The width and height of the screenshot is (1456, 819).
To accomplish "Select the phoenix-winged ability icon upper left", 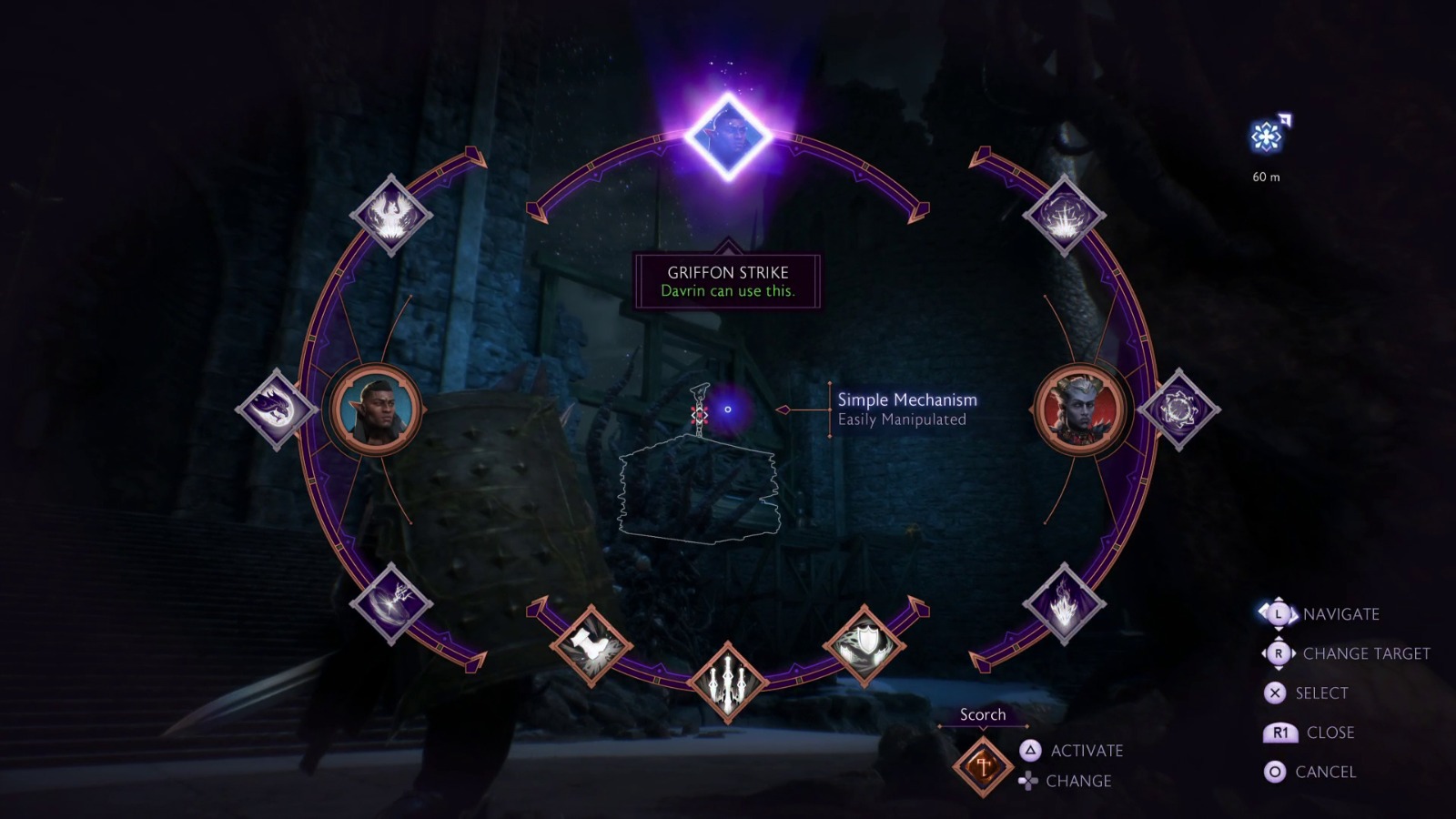I will point(393,217).
